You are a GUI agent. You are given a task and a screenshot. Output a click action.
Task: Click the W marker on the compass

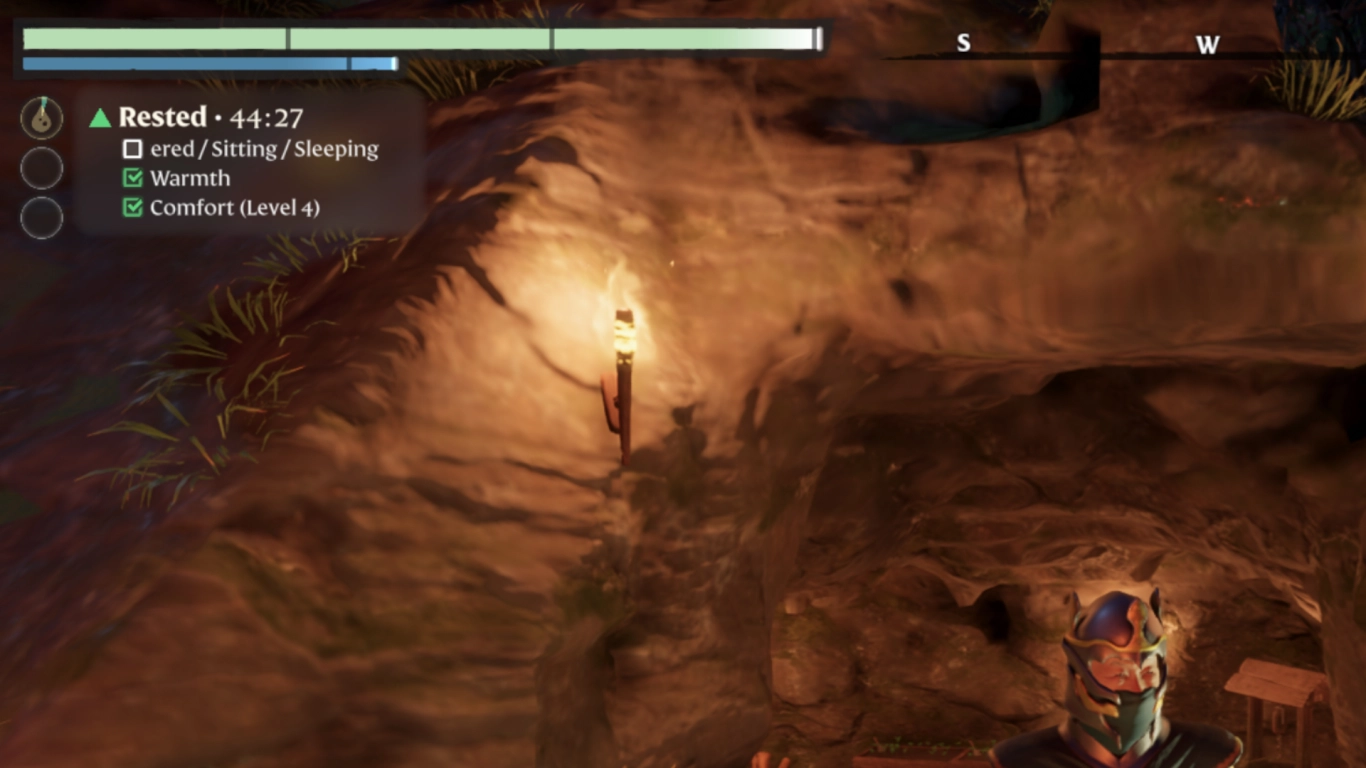(x=1208, y=45)
